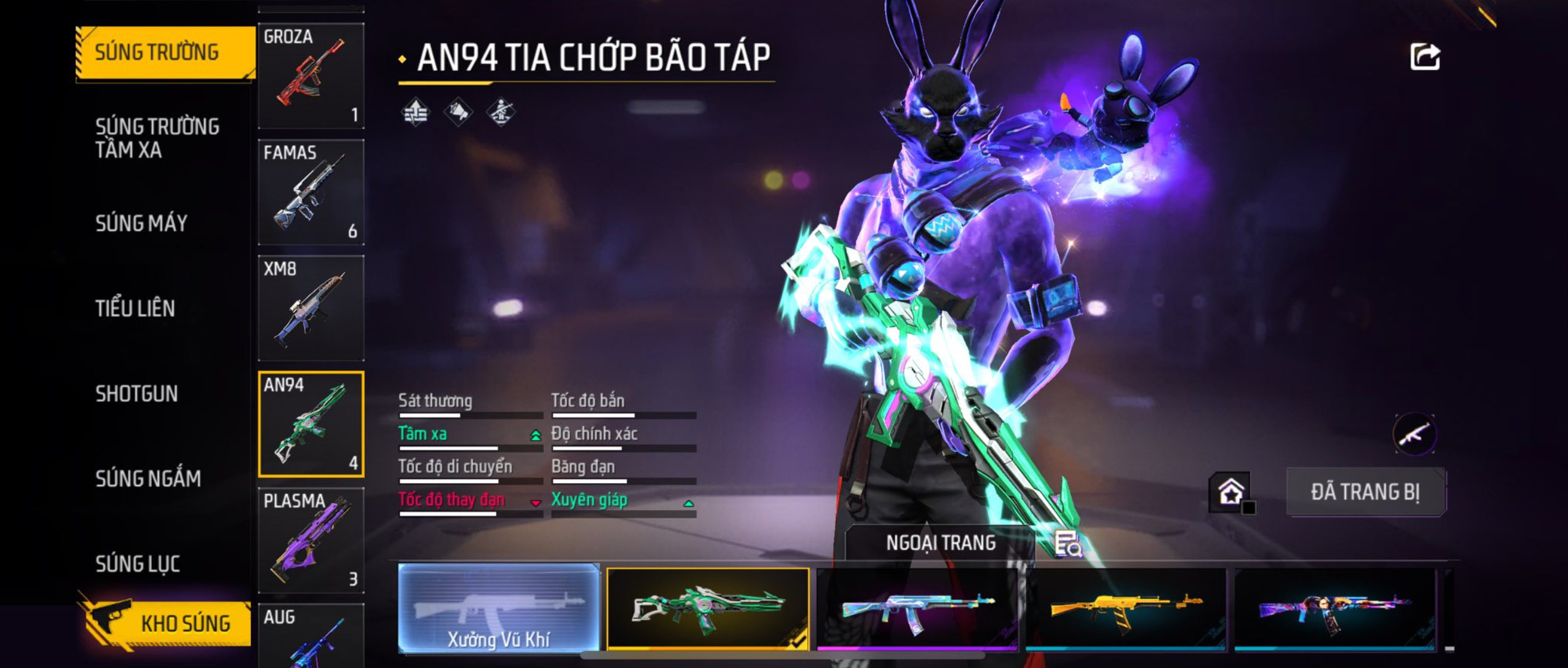The image size is (1568, 668).
Task: Select the GROZA weapon tile
Action: pyautogui.click(x=311, y=76)
